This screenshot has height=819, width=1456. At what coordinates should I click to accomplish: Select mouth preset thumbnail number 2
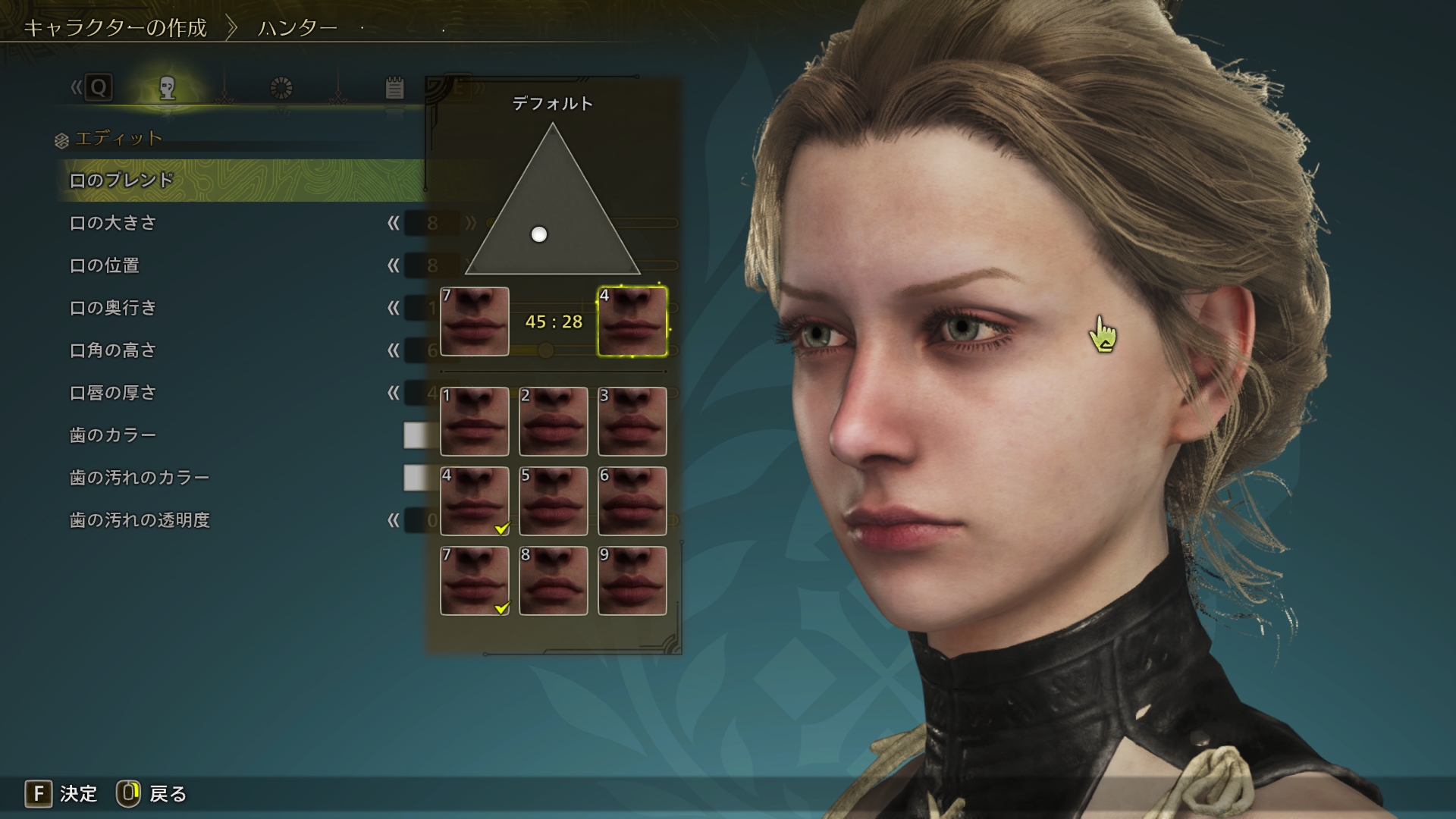[x=554, y=422]
